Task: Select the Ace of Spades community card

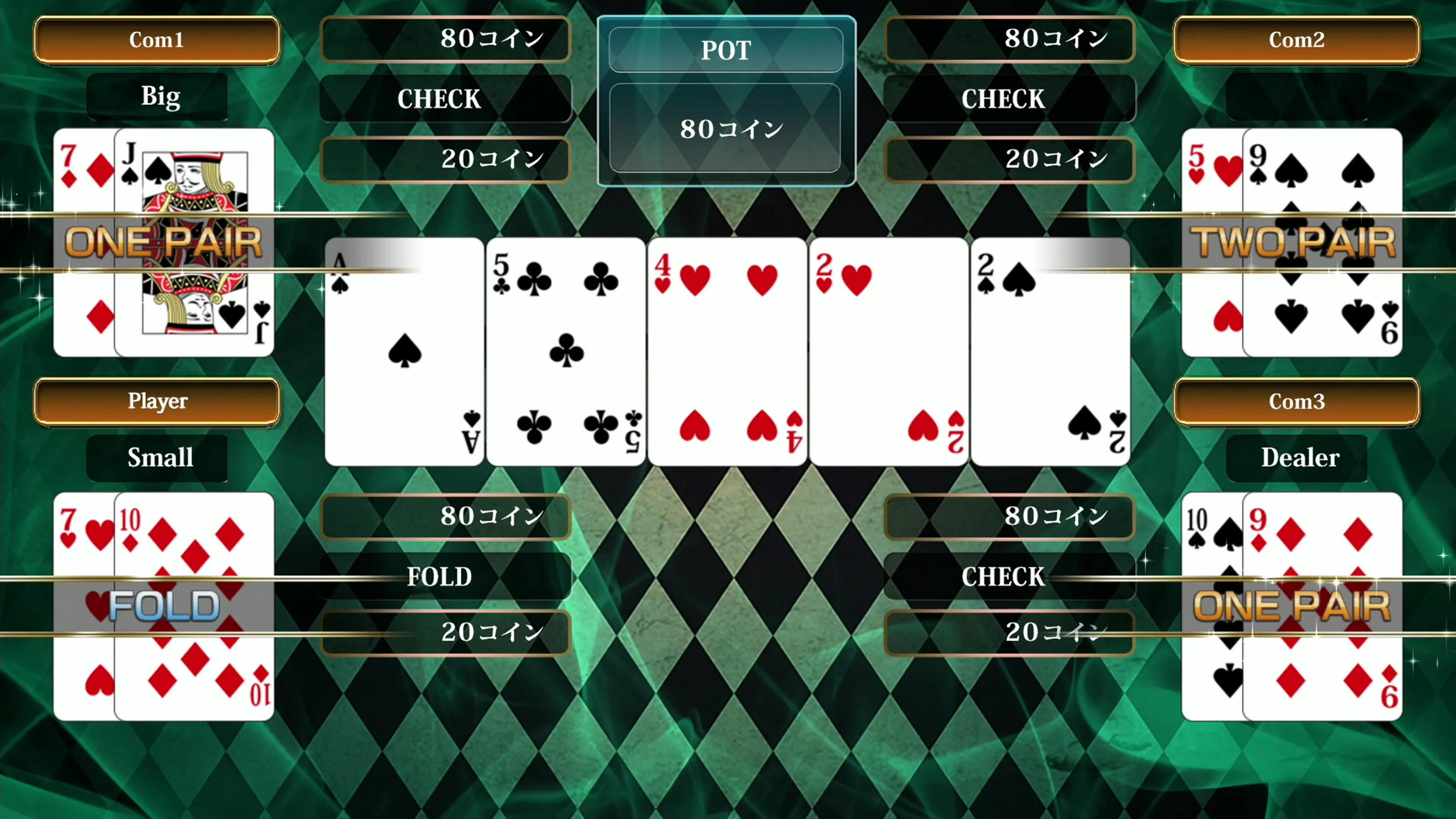Action: (404, 350)
